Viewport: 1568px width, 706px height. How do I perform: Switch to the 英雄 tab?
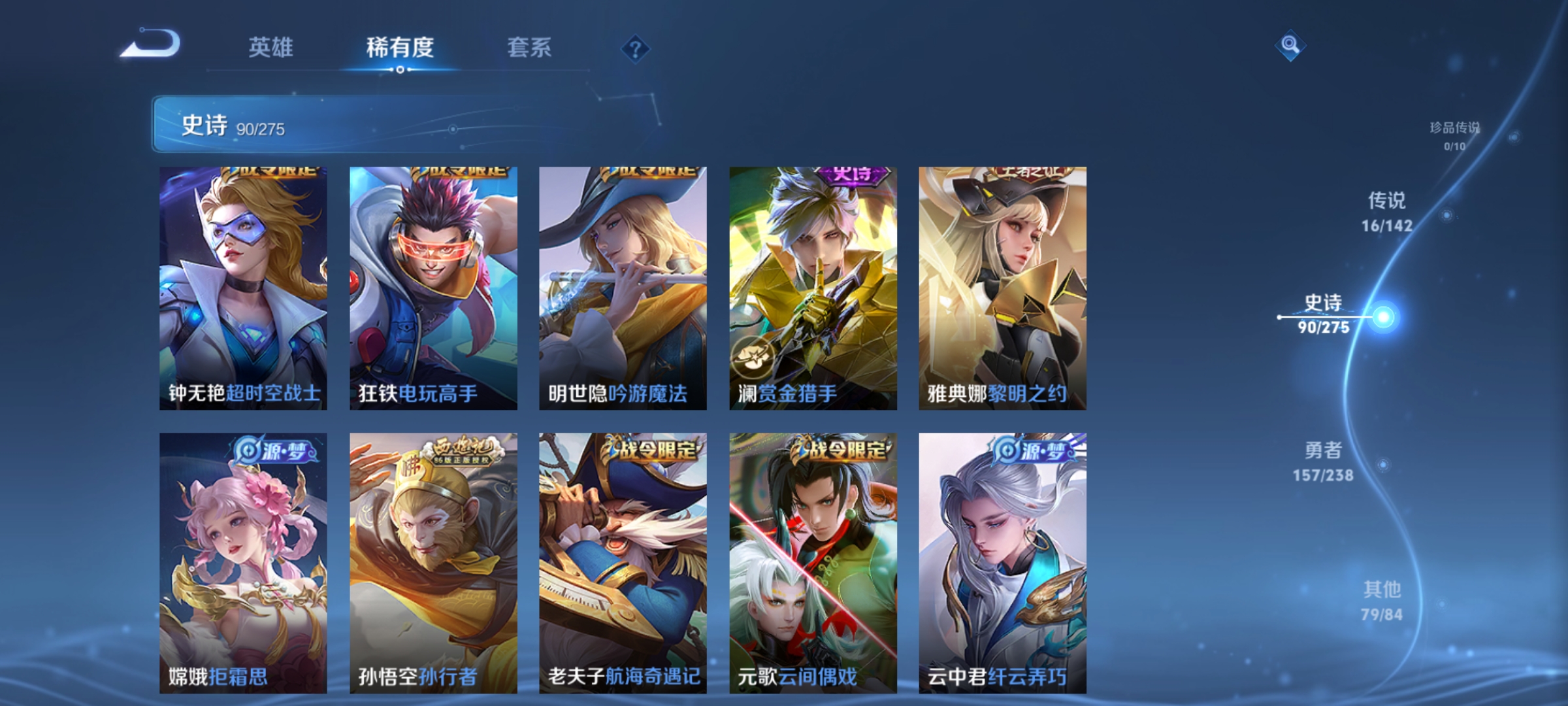coord(272,47)
